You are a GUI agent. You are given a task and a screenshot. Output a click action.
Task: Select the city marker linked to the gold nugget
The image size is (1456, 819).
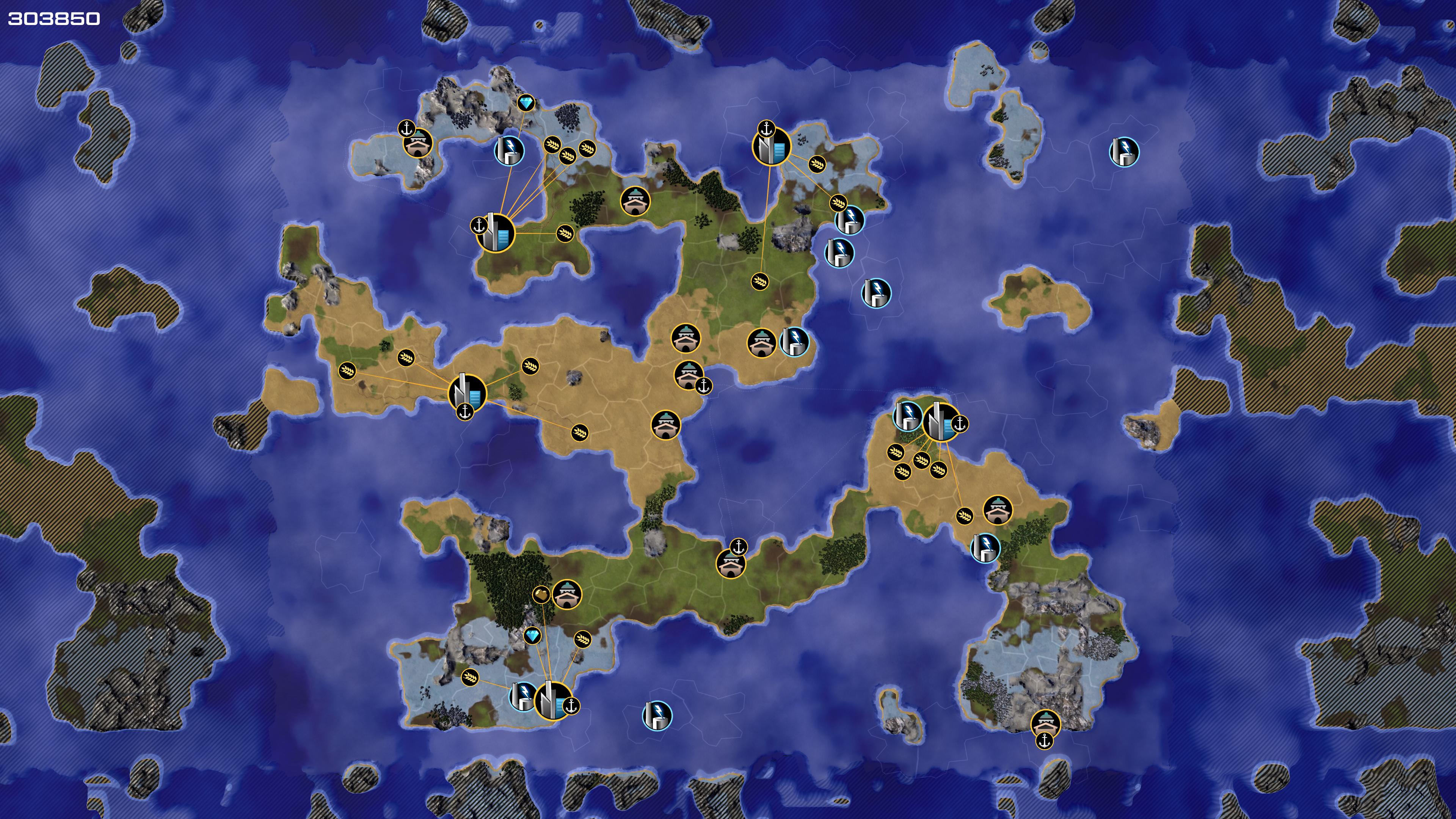click(x=552, y=701)
